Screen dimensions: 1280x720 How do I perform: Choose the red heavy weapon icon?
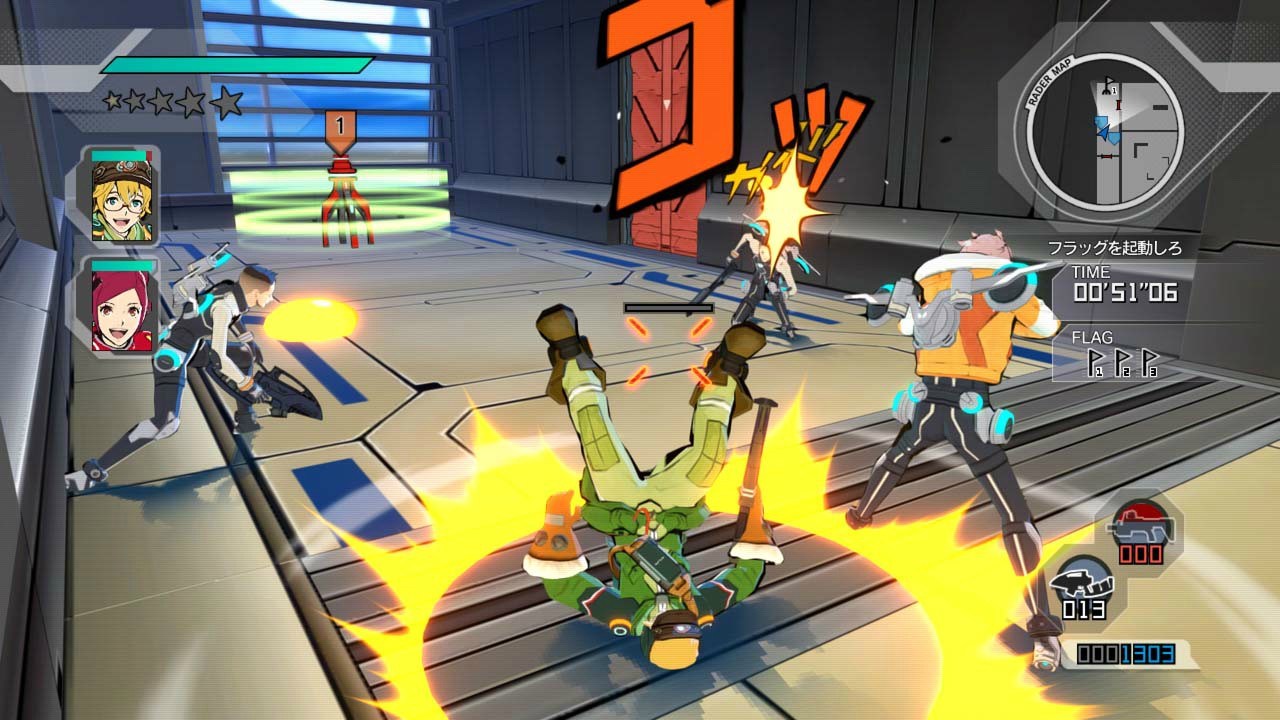point(1141,522)
